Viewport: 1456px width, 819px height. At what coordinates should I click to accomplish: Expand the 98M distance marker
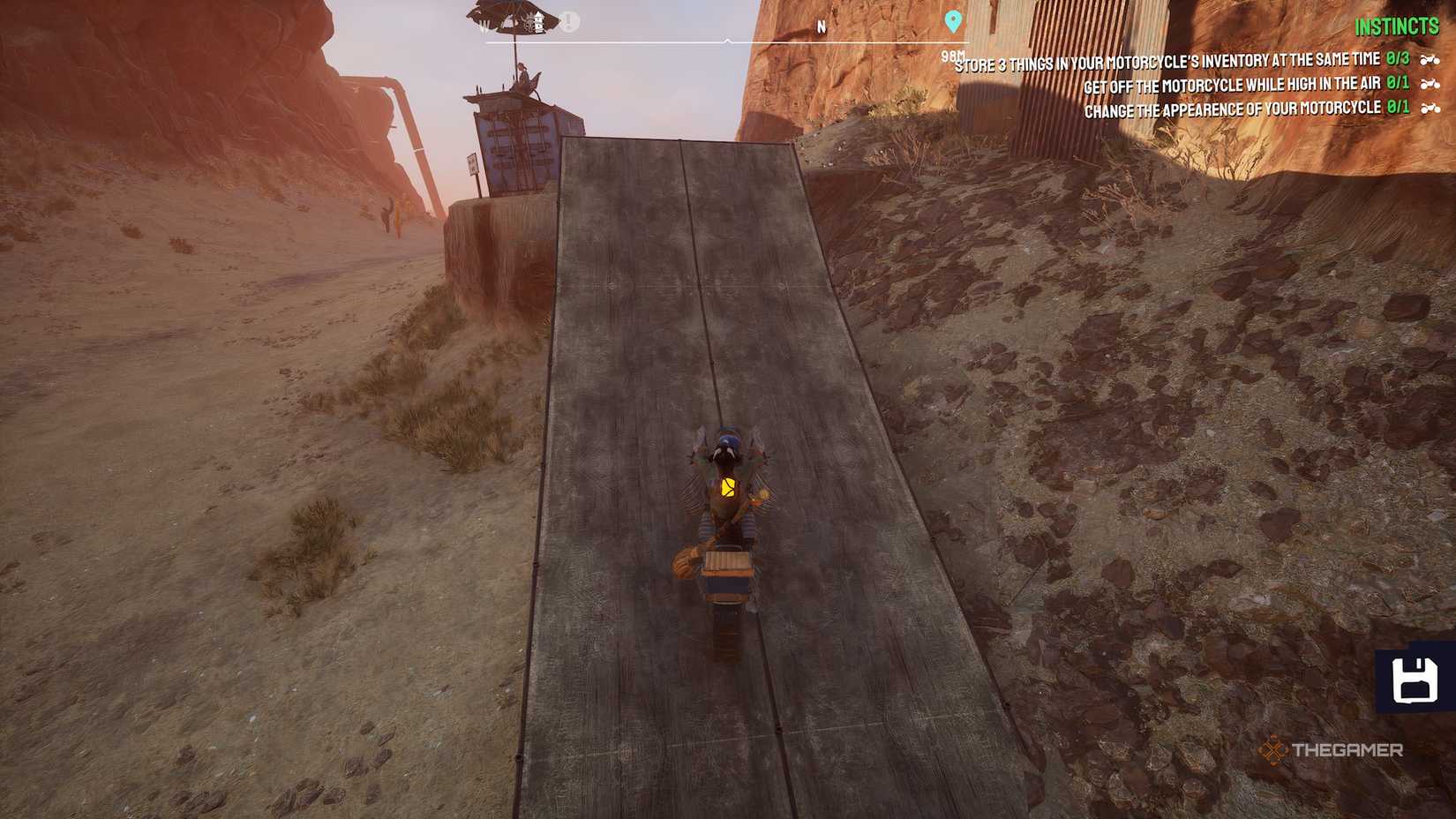click(954, 55)
